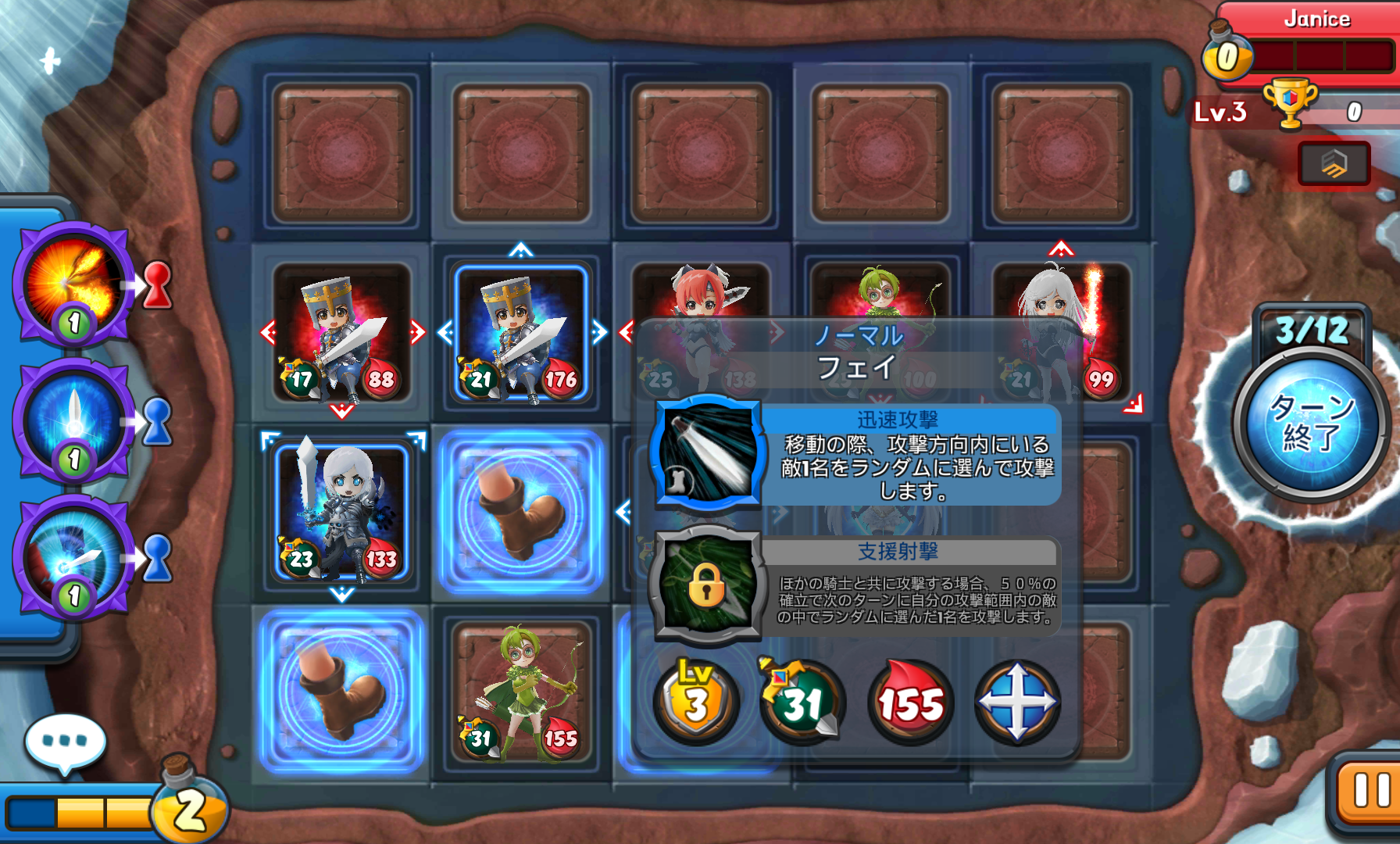
Task: Tap the 迅速攻撃 skill icon
Action: 708,452
